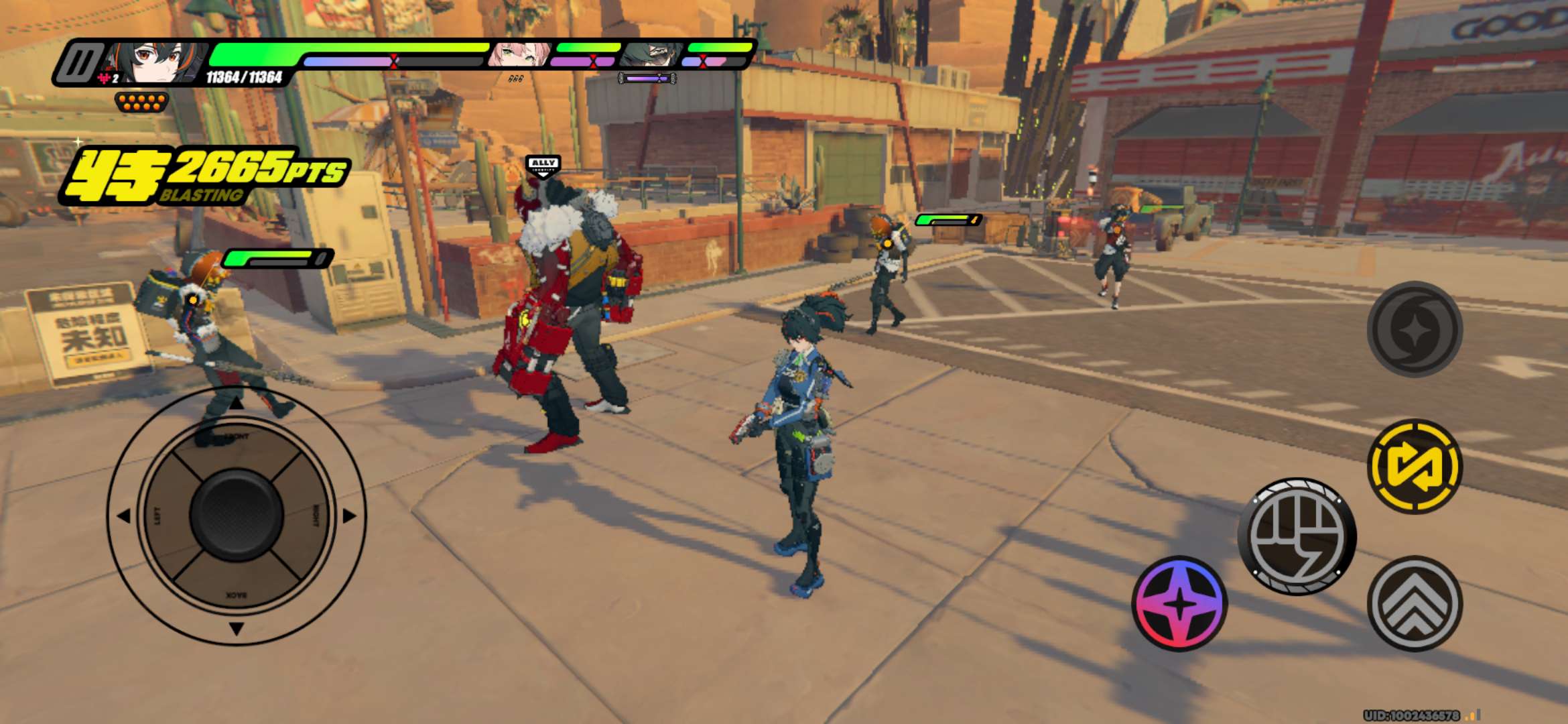Switch to the pink-haired teammate portrait
The height and width of the screenshot is (724, 1568).
[519, 55]
